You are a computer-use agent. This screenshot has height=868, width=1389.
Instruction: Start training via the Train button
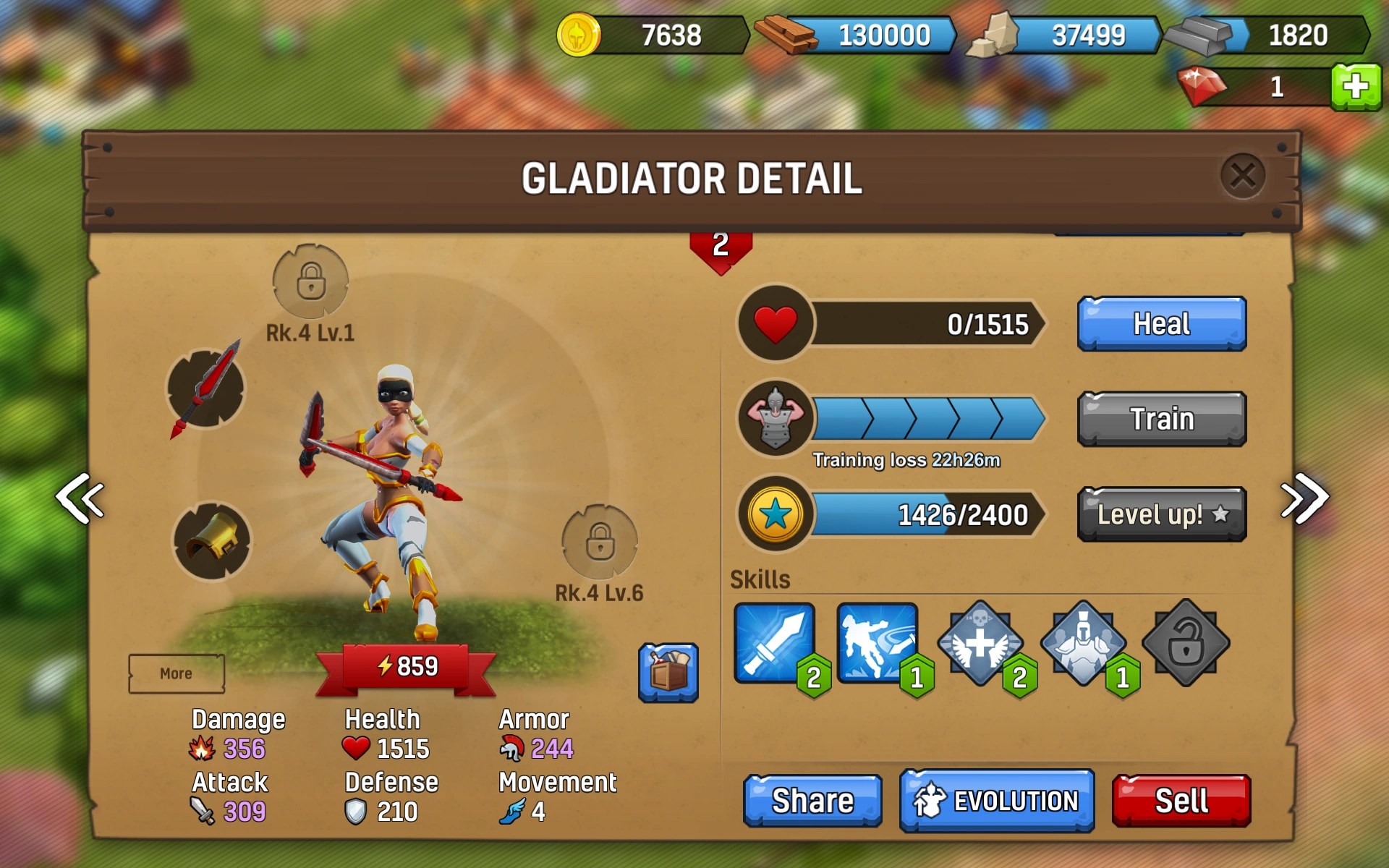(1160, 418)
